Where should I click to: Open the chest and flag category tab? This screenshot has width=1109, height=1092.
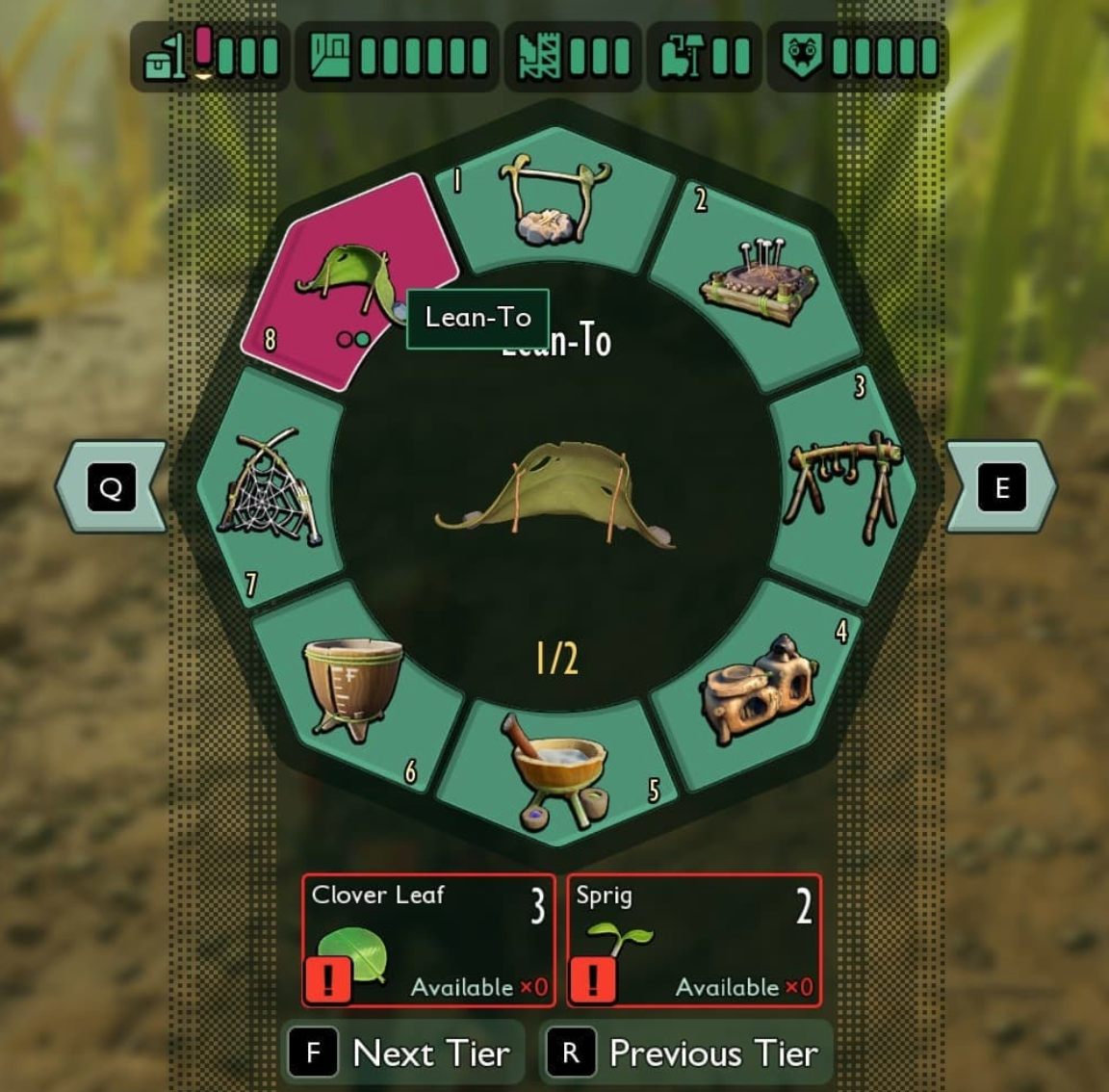click(210, 56)
